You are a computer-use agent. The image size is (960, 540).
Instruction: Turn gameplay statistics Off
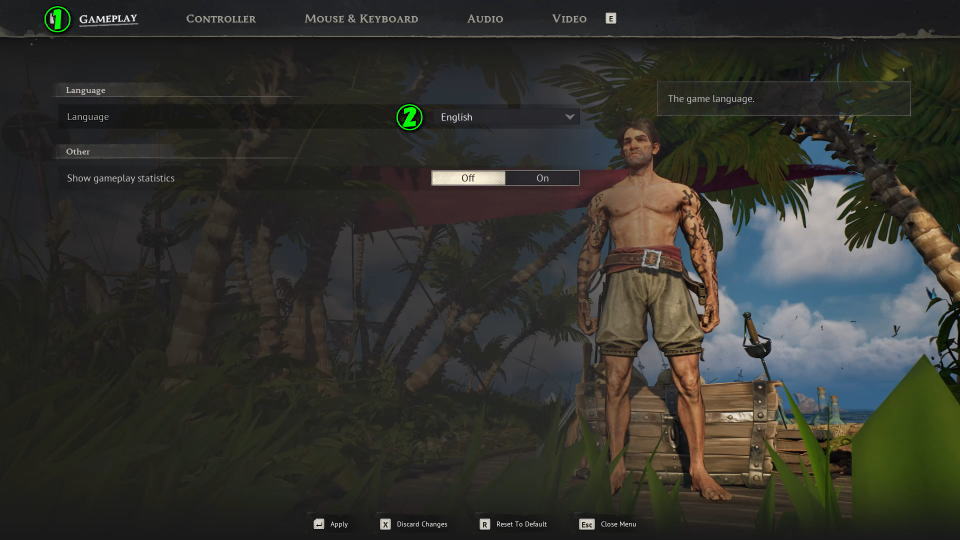(468, 178)
